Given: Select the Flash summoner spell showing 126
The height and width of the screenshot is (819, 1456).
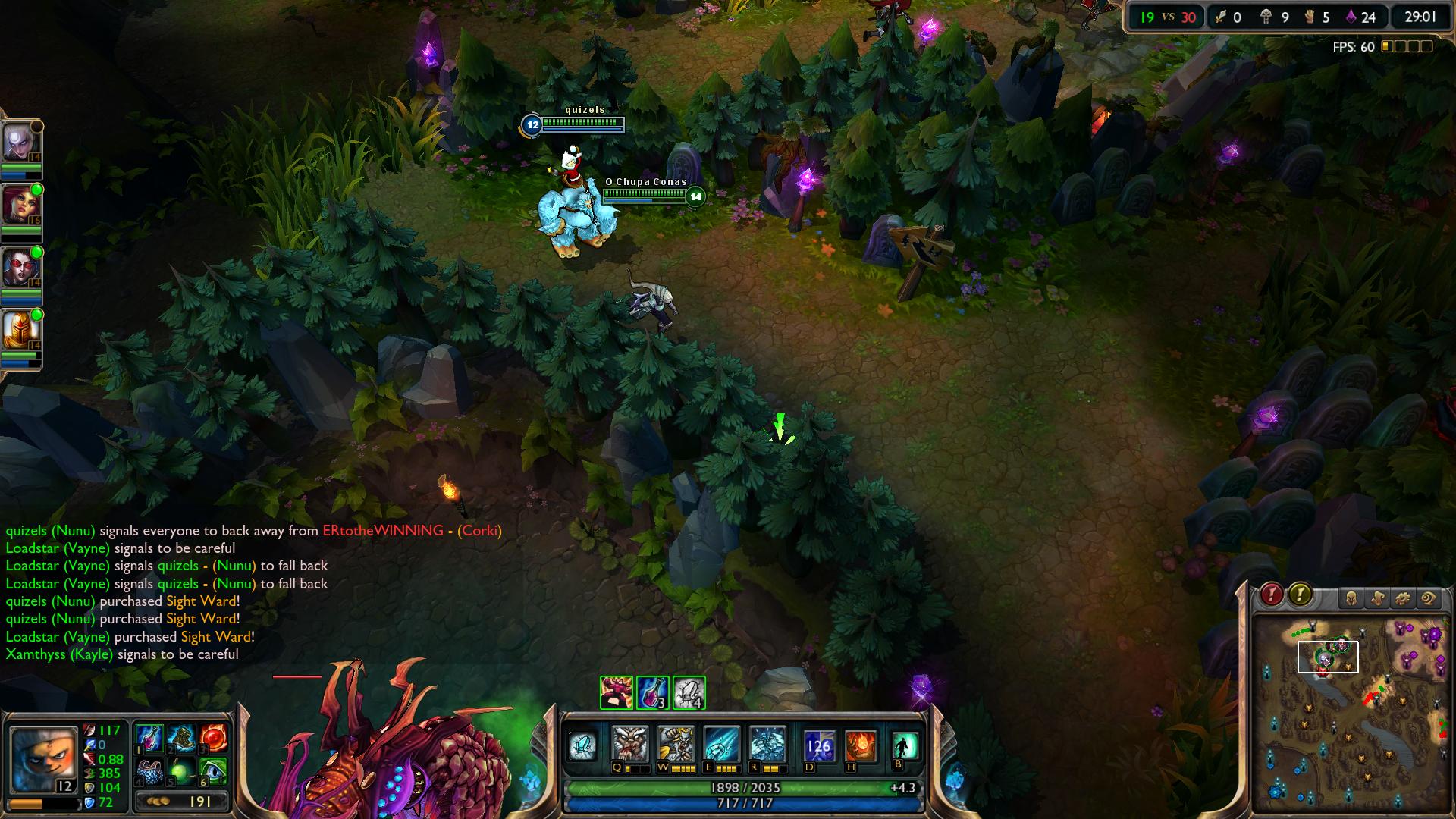Looking at the screenshot, I should pos(819,746).
